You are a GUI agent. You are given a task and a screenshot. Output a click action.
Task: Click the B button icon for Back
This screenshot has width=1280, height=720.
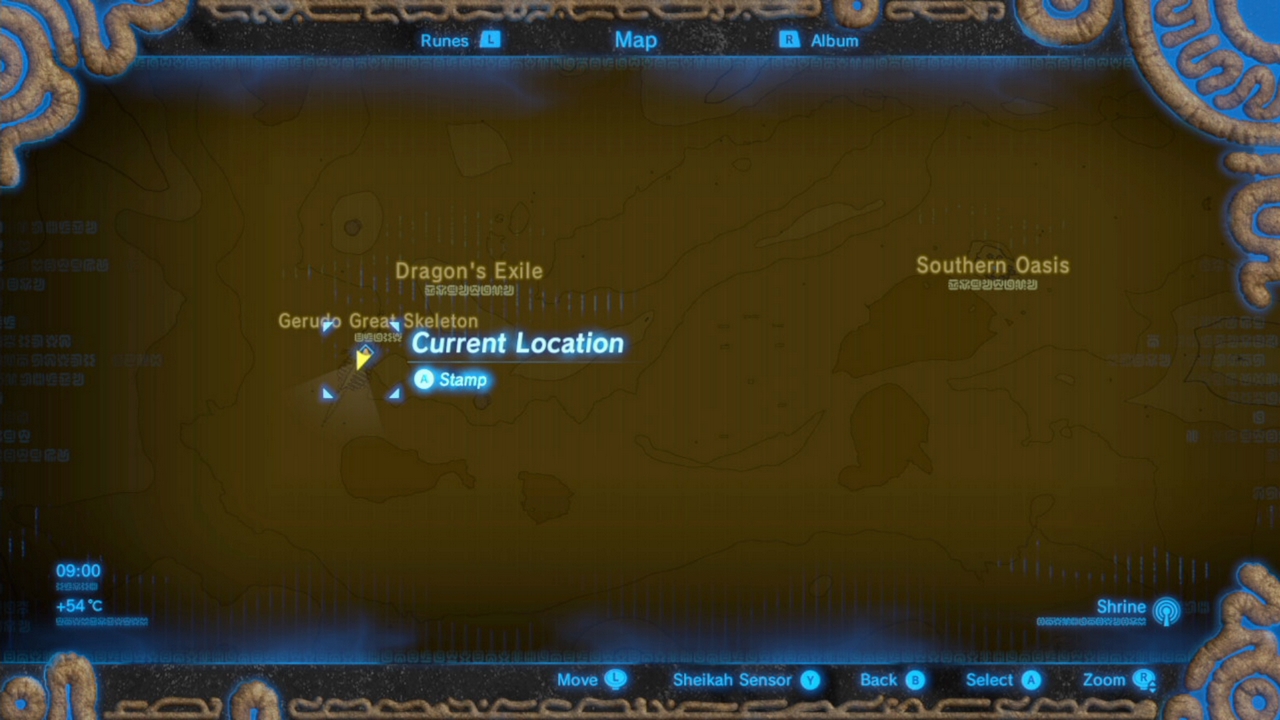pos(917,679)
